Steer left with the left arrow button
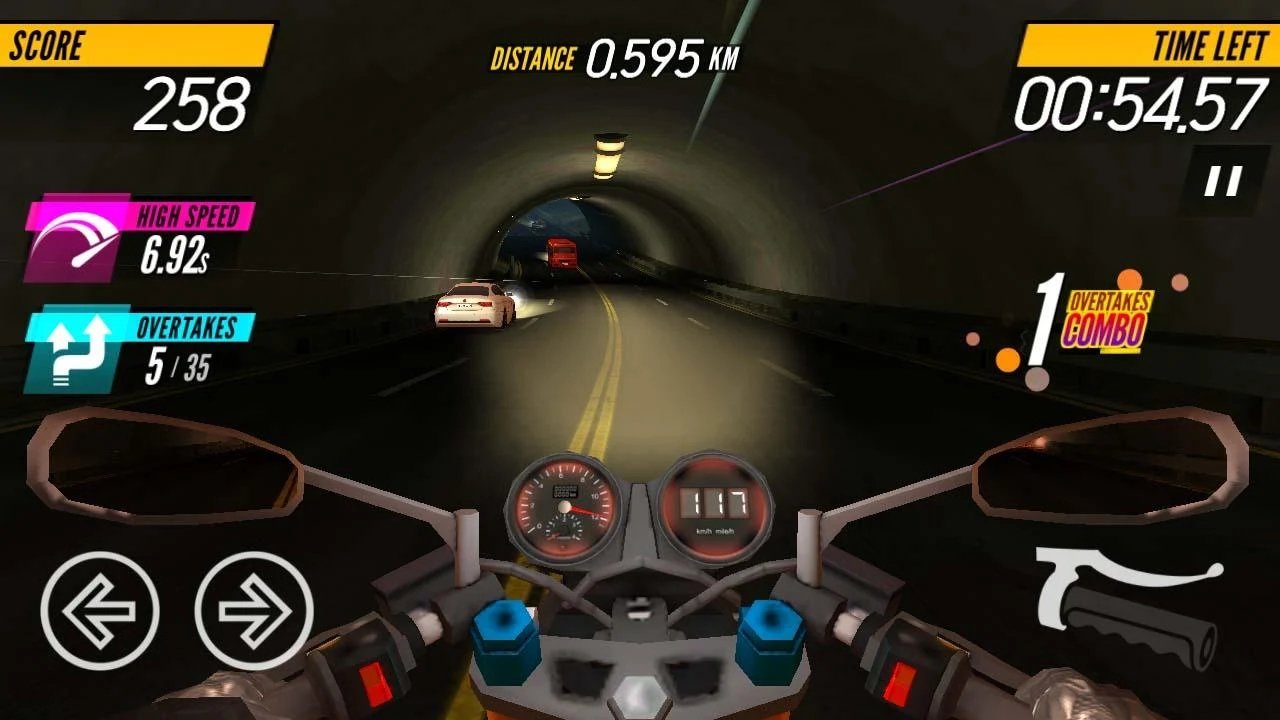Image resolution: width=1280 pixels, height=720 pixels. (100, 610)
